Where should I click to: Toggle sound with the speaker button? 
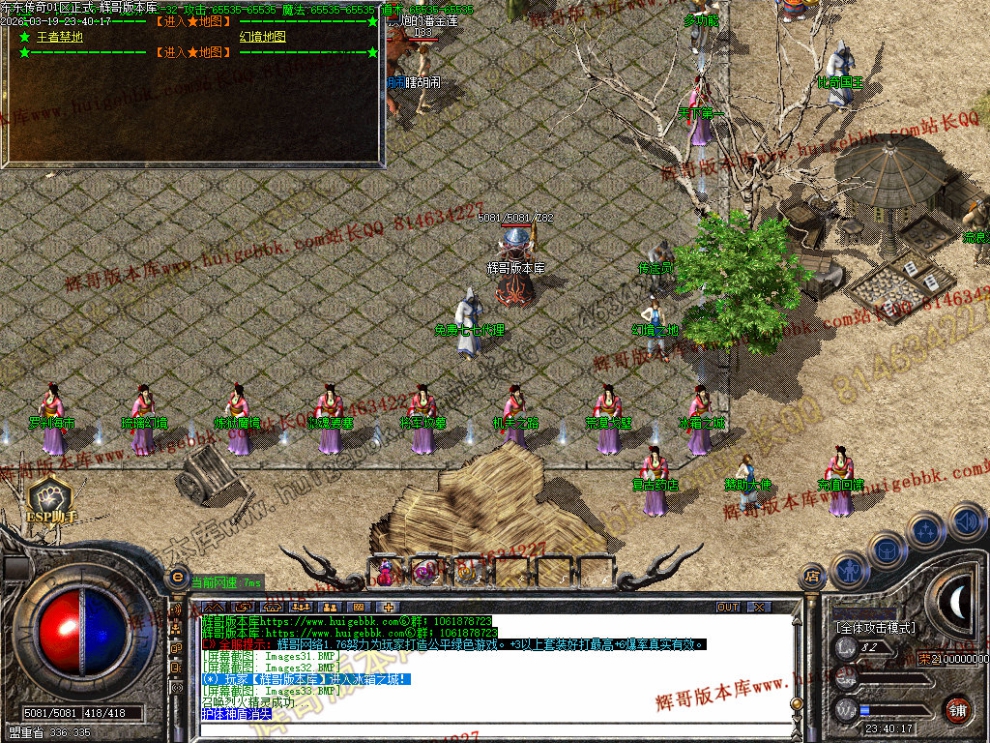pyautogui.click(x=965, y=522)
